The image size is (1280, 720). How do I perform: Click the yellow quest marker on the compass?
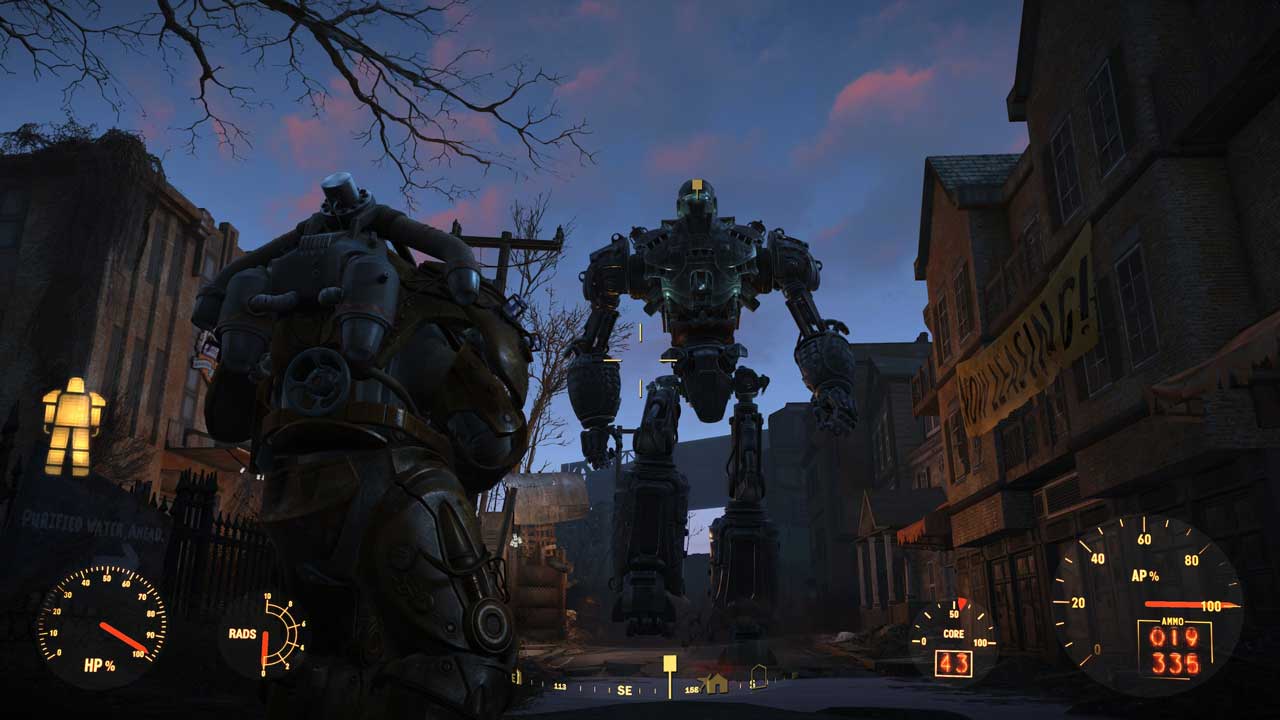[670, 664]
